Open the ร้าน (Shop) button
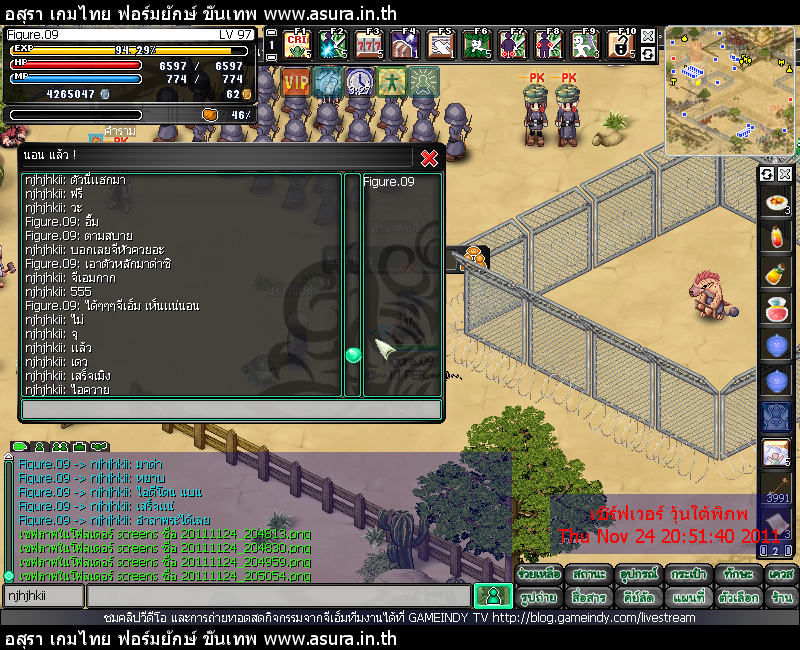The height and width of the screenshot is (650, 800). pyautogui.click(x=781, y=597)
